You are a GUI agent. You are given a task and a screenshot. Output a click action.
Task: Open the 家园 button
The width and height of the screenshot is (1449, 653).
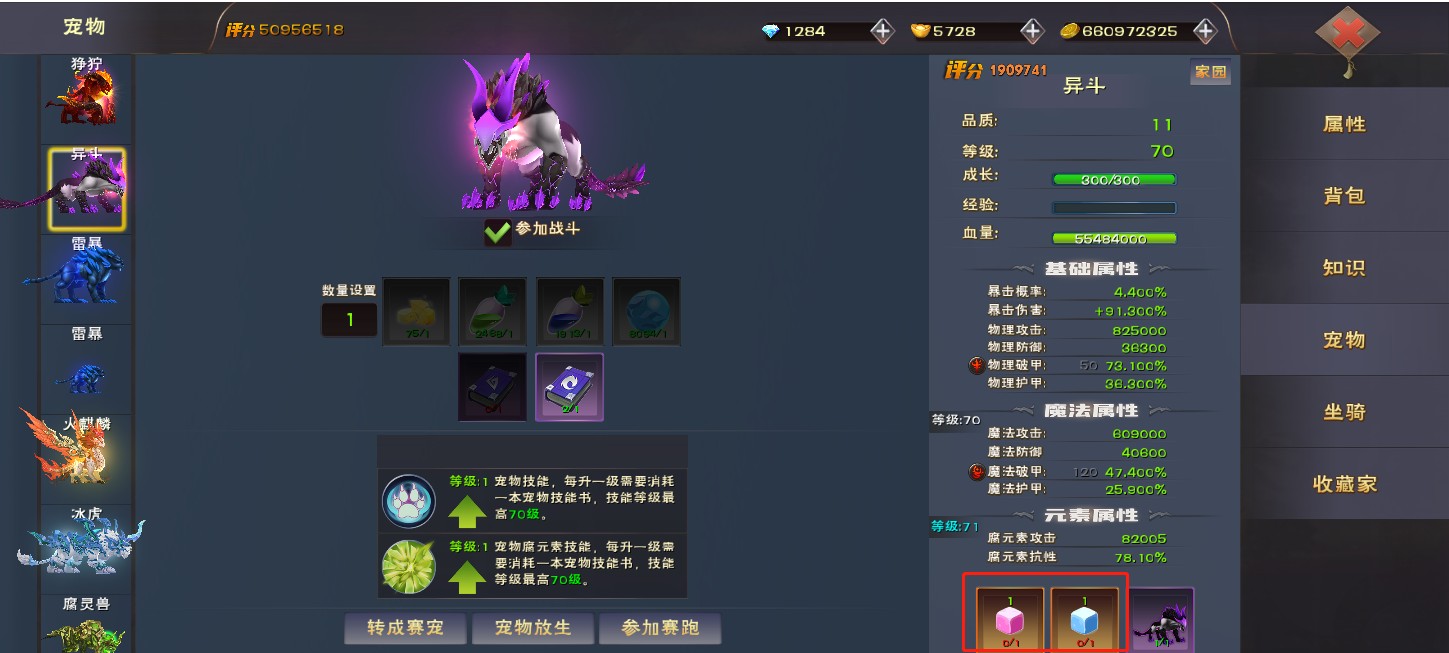coord(1210,72)
